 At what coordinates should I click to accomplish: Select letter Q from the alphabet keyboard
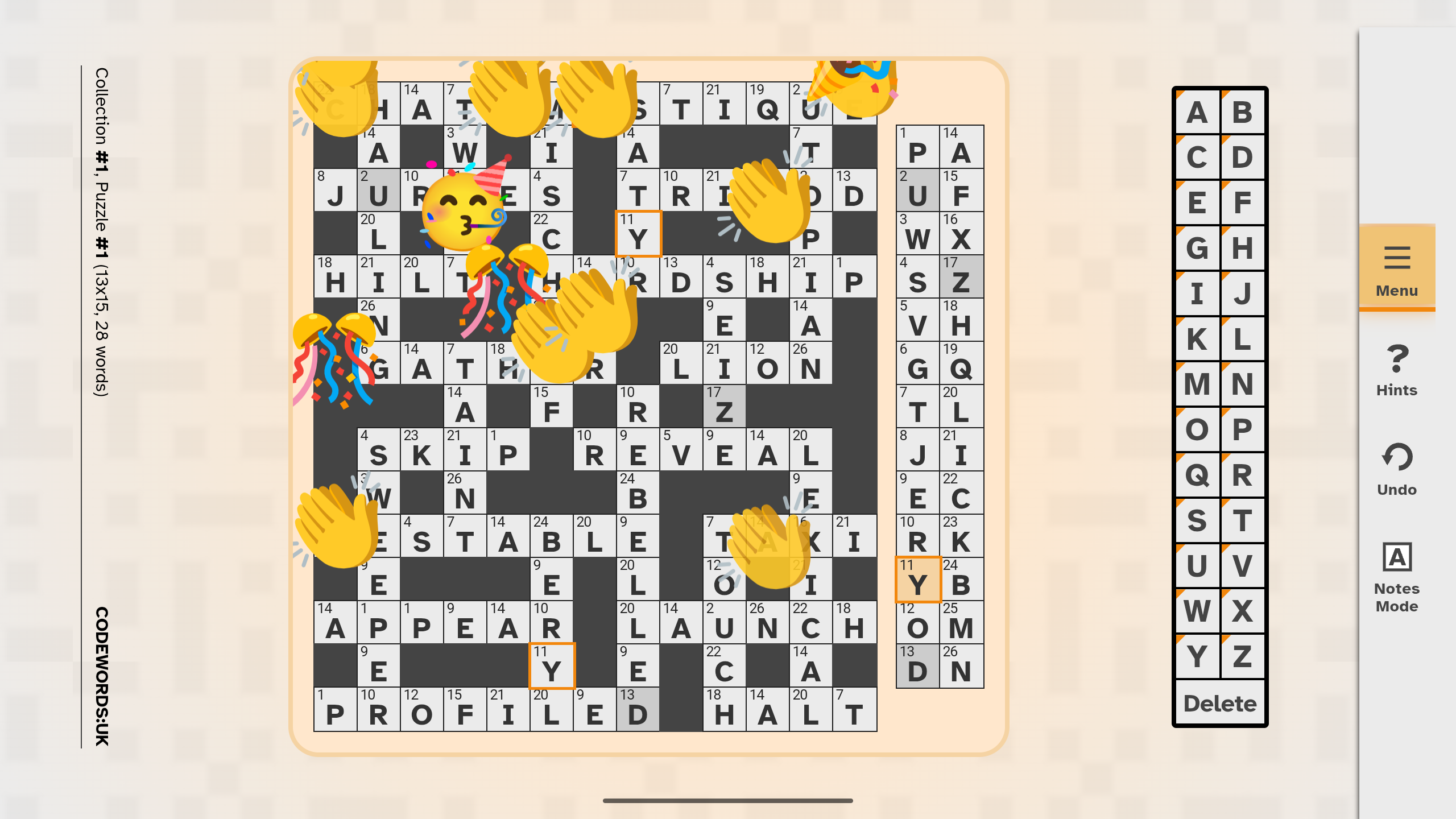pyautogui.click(x=1197, y=476)
